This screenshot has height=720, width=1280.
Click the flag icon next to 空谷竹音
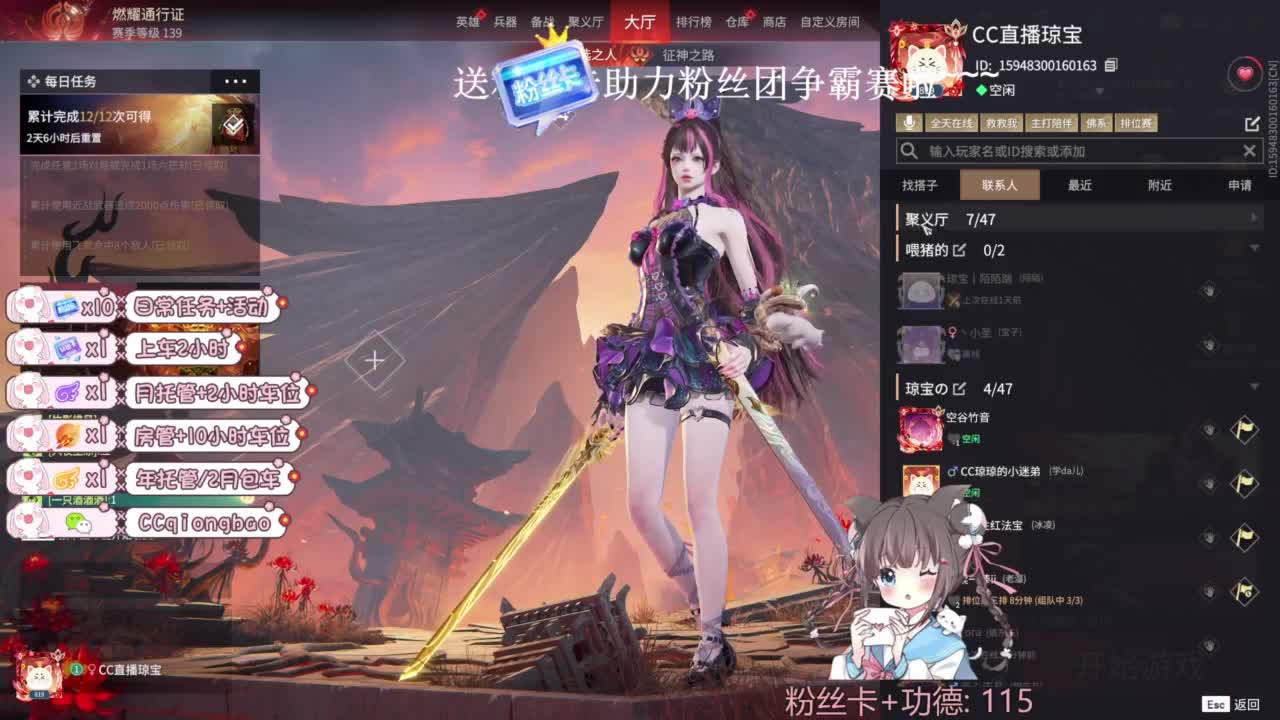[x=1244, y=429]
